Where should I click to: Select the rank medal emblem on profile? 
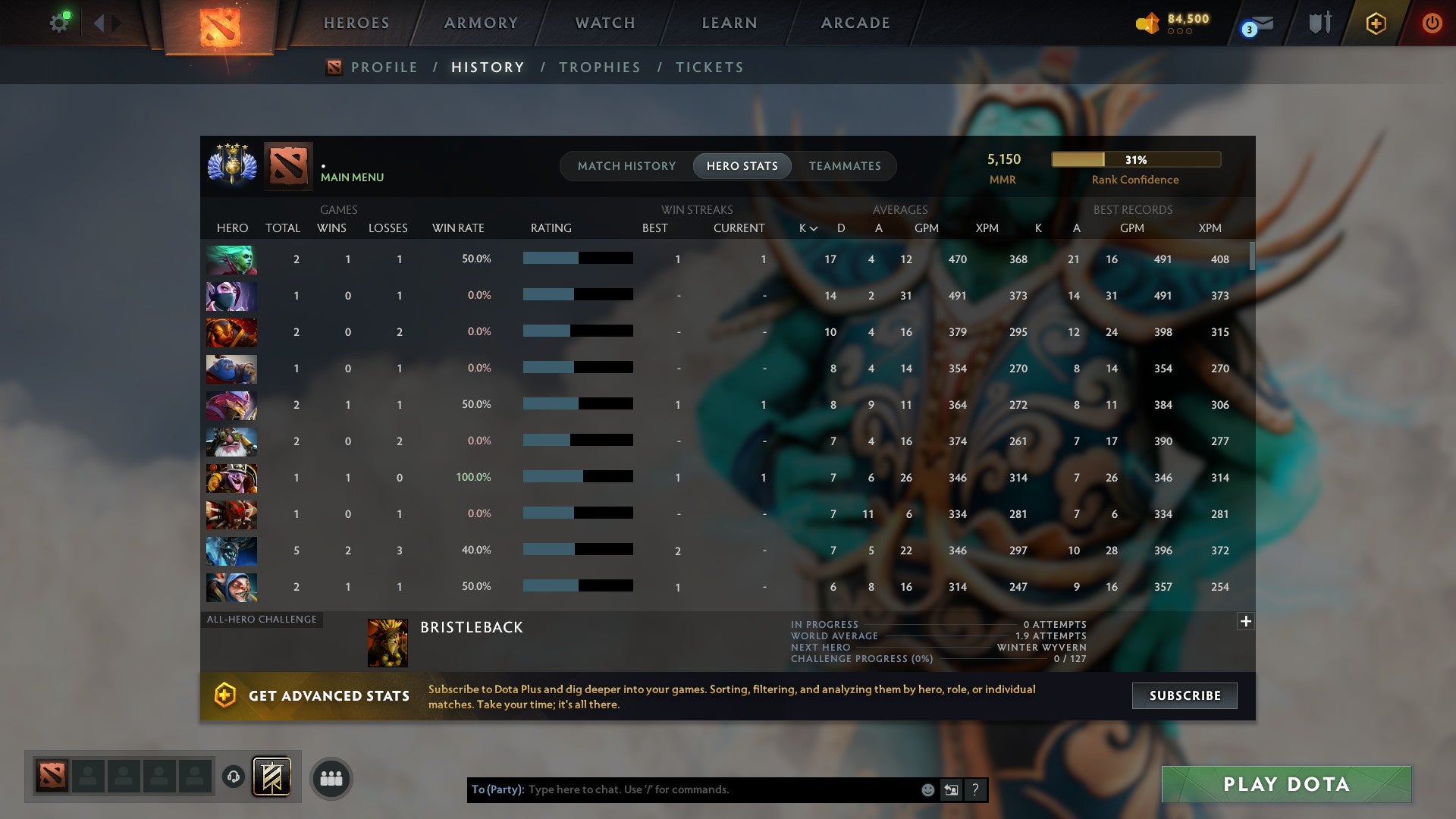(x=231, y=166)
